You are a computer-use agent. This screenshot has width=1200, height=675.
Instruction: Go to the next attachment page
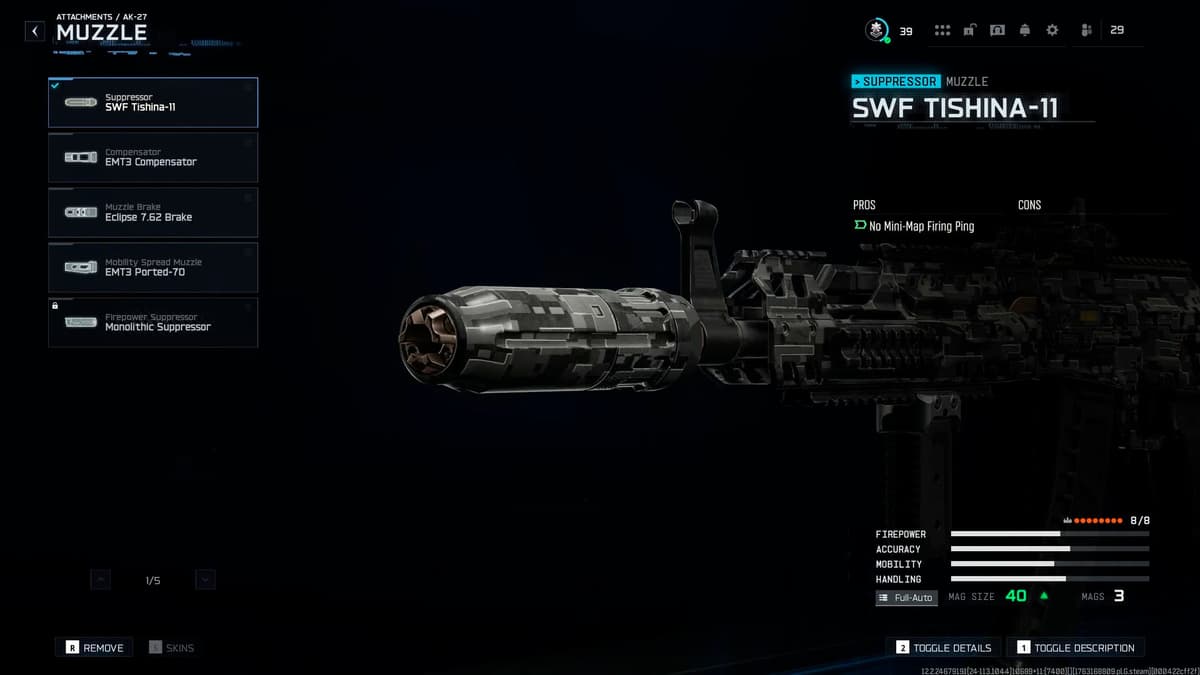(205, 579)
